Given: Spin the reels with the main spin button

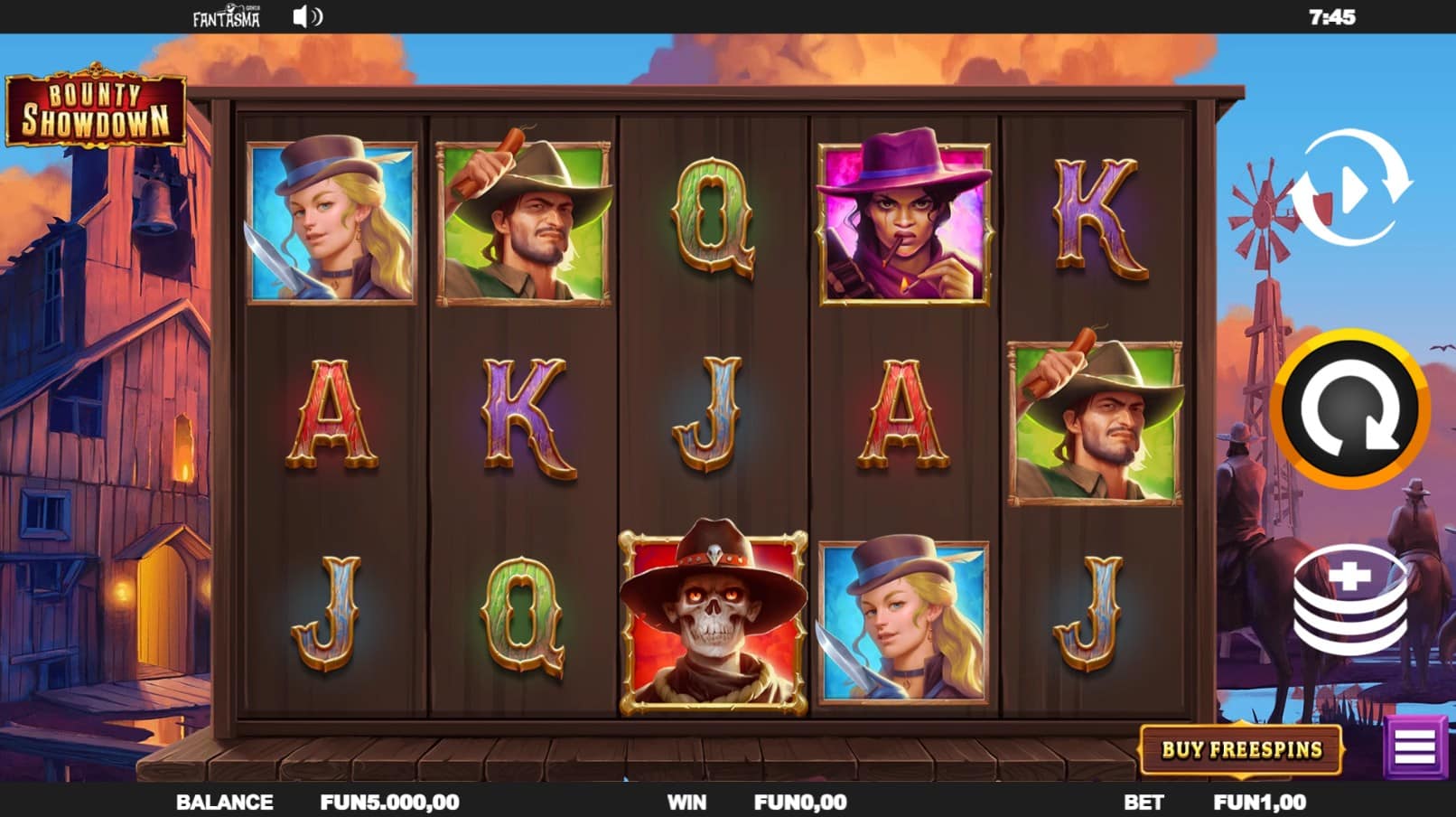Looking at the screenshot, I should pyautogui.click(x=1349, y=409).
